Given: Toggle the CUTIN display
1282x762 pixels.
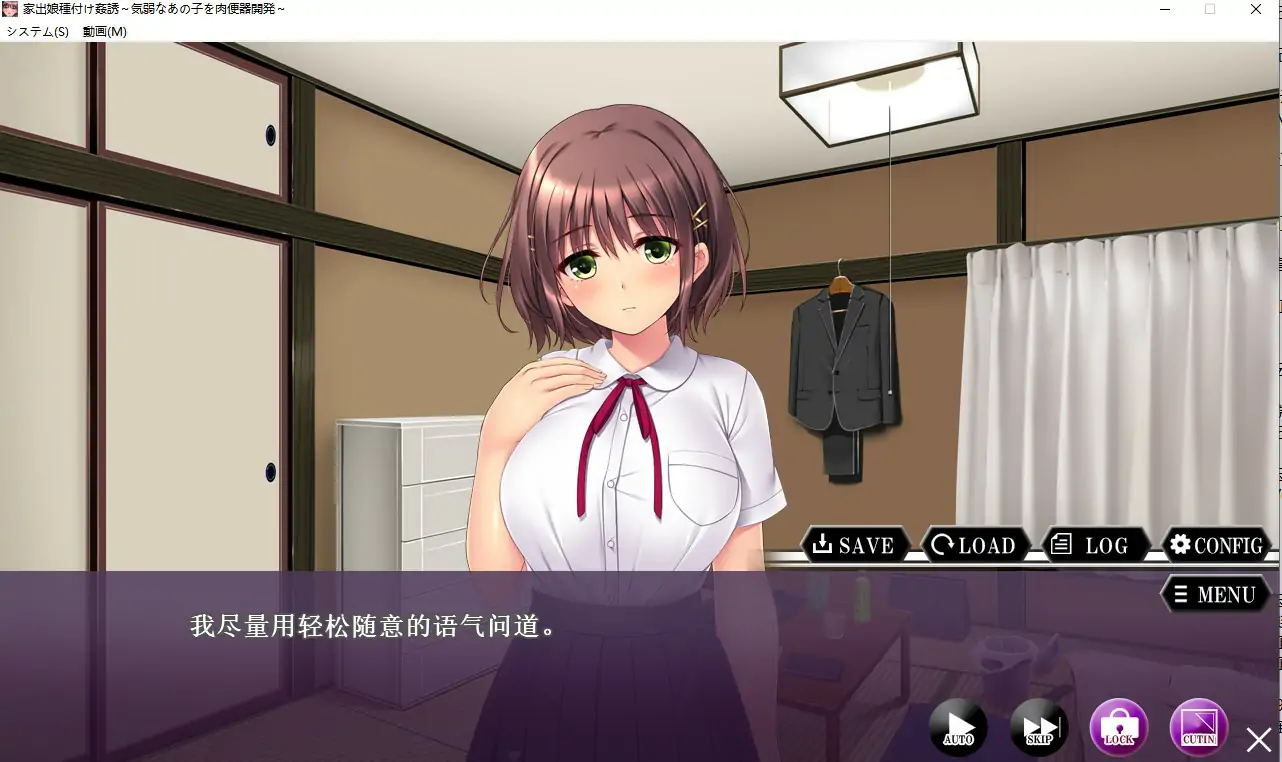Looking at the screenshot, I should click(x=1198, y=727).
